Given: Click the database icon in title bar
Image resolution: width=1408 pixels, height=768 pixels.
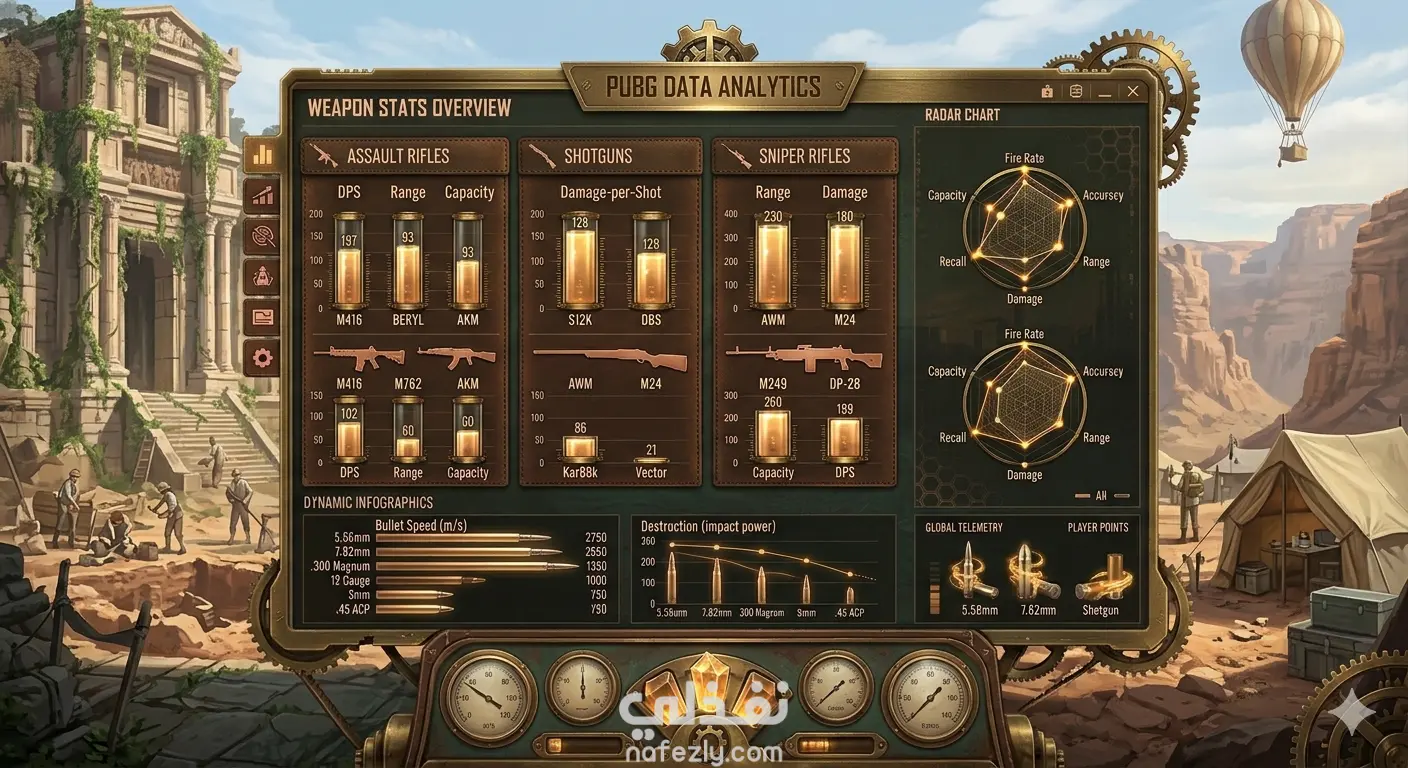Looking at the screenshot, I should click(1076, 91).
